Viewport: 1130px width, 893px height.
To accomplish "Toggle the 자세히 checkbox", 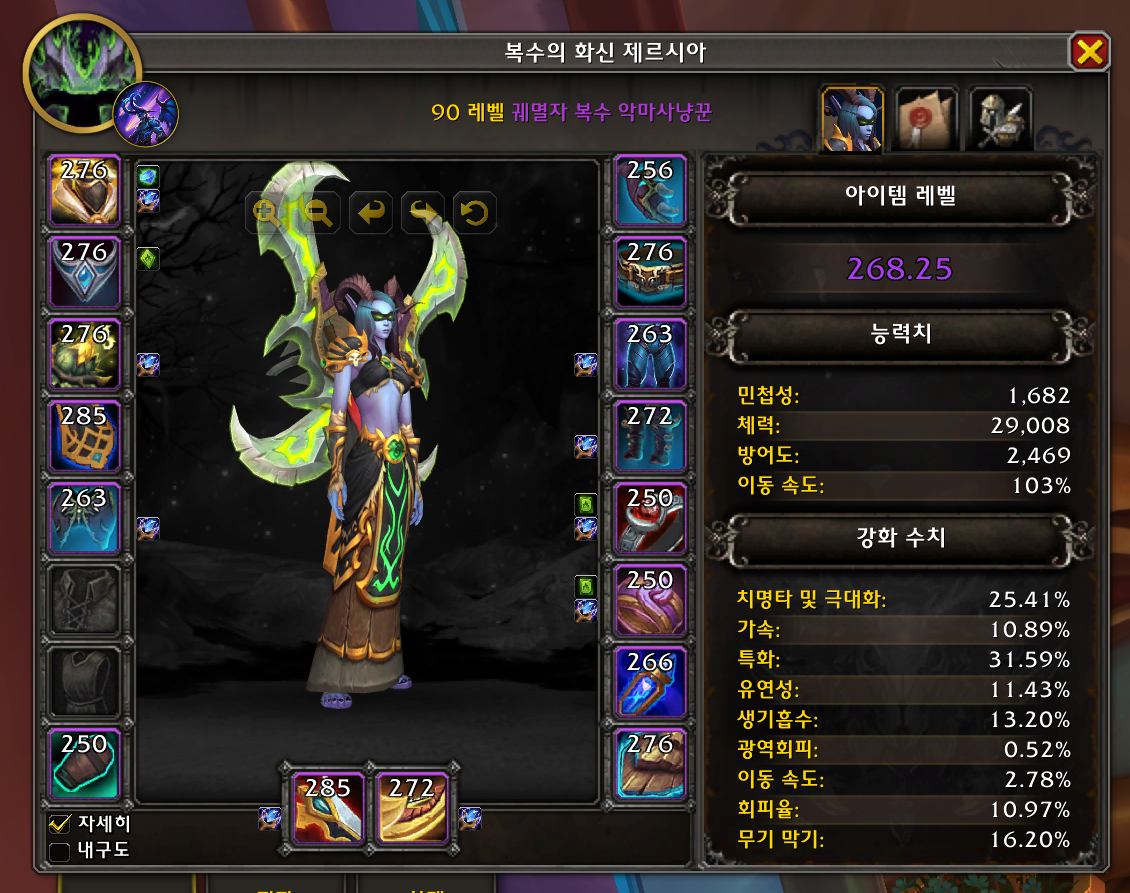I will pos(60,825).
